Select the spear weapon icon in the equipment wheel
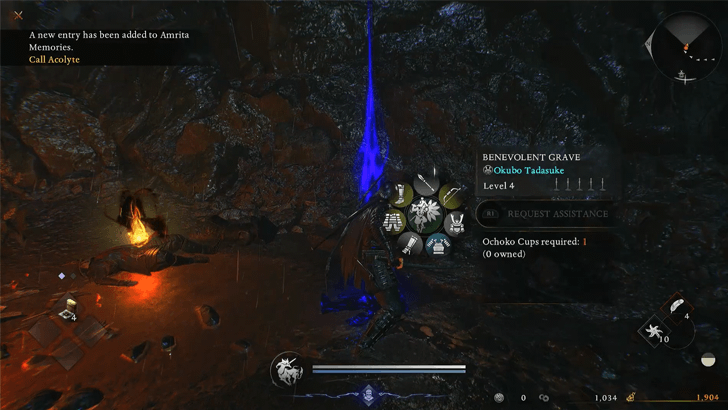This screenshot has width=728, height=410. (x=424, y=185)
